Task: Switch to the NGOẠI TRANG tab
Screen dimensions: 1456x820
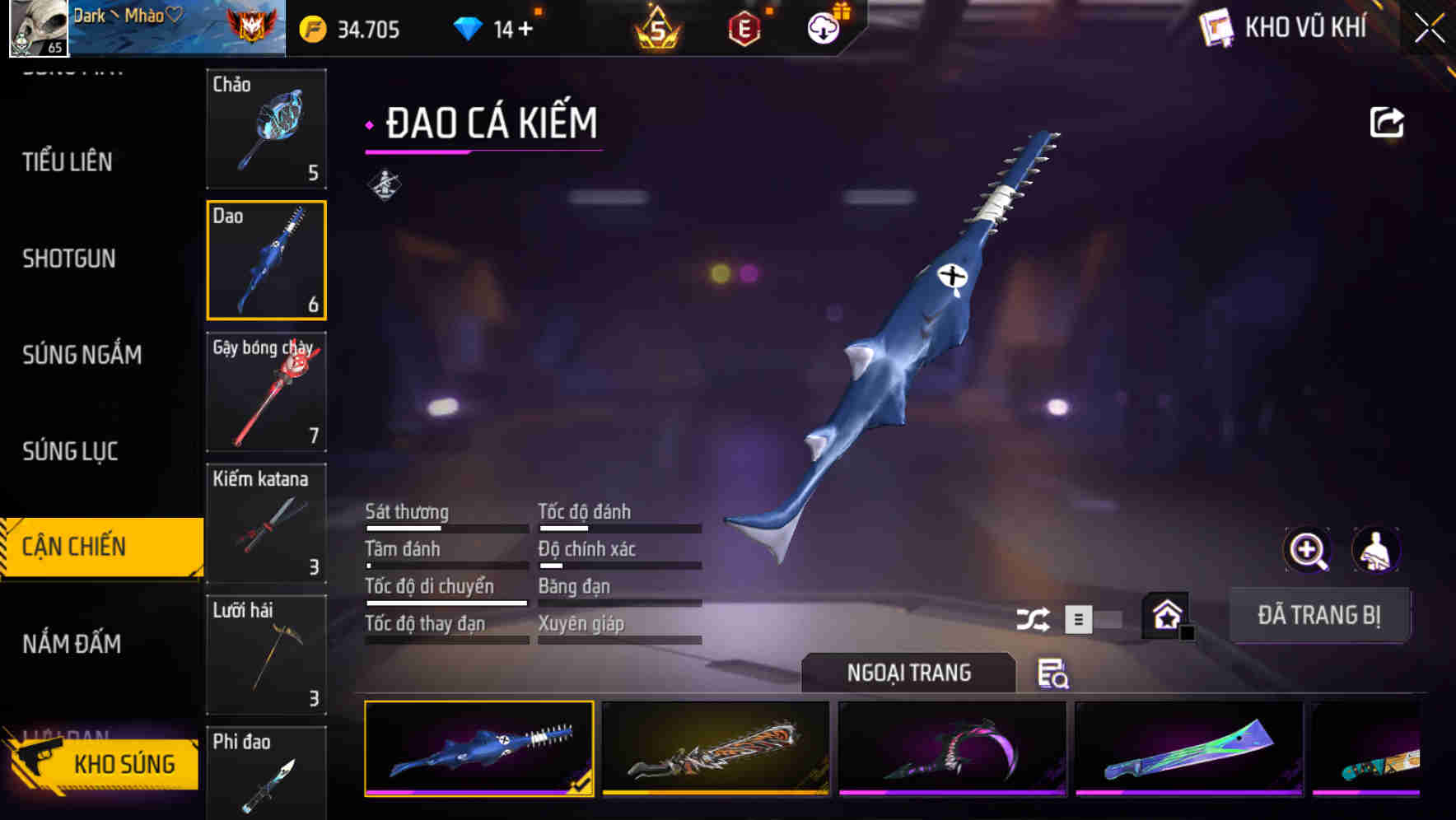Action: point(908,673)
